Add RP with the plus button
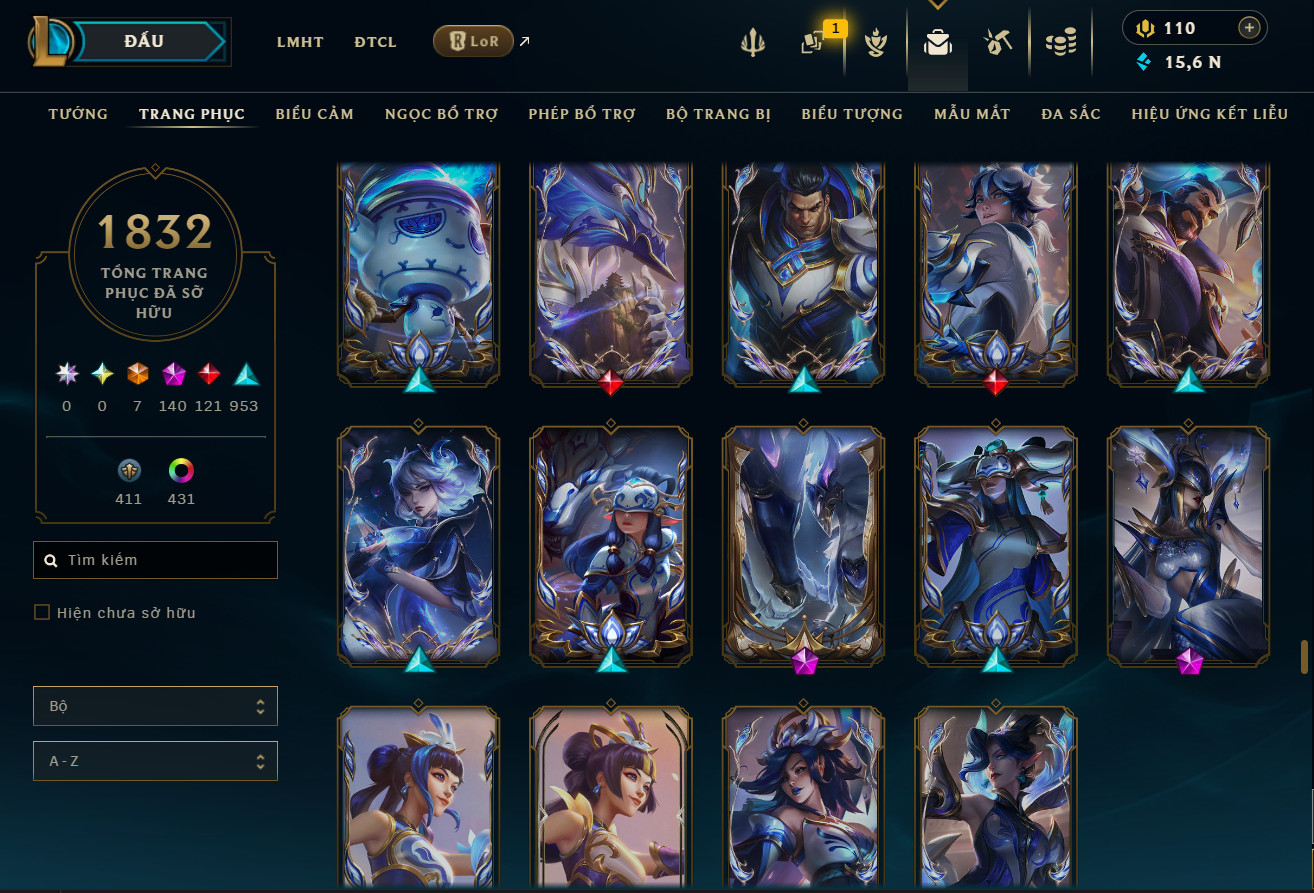Image resolution: width=1314 pixels, height=893 pixels. click(1248, 28)
